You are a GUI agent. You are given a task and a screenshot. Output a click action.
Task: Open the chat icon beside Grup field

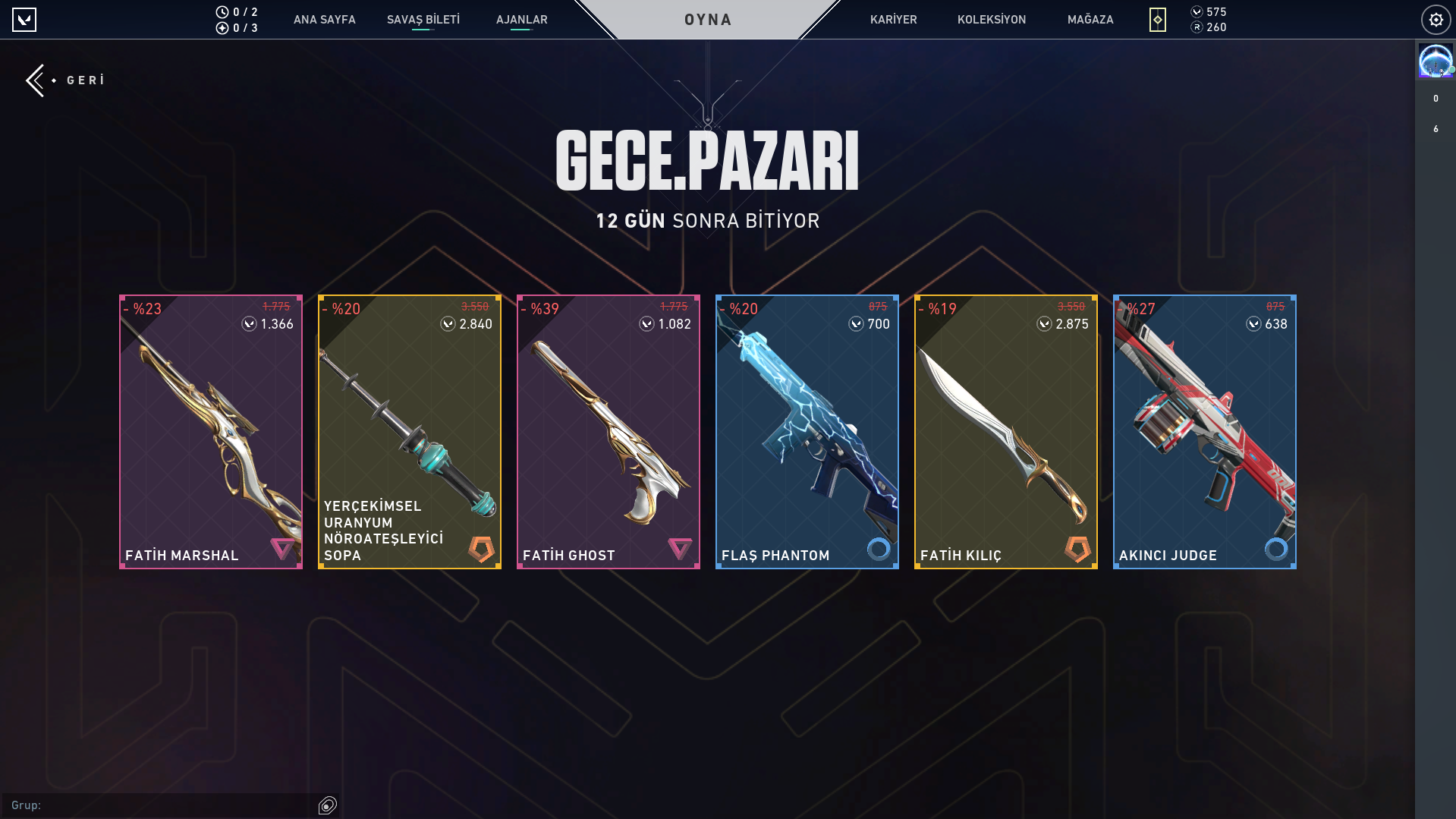point(328,805)
